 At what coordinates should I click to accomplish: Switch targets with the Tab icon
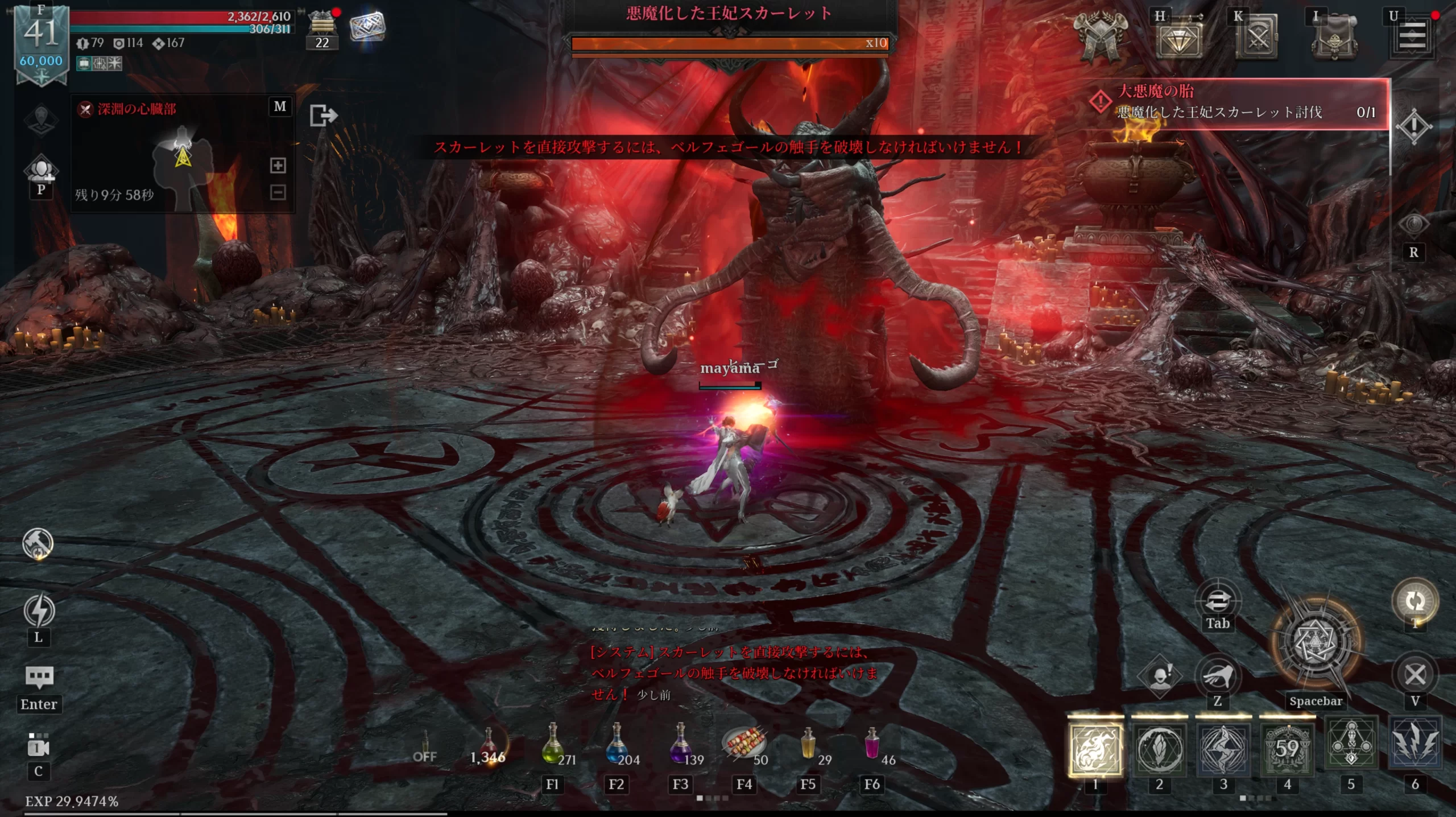1218,602
